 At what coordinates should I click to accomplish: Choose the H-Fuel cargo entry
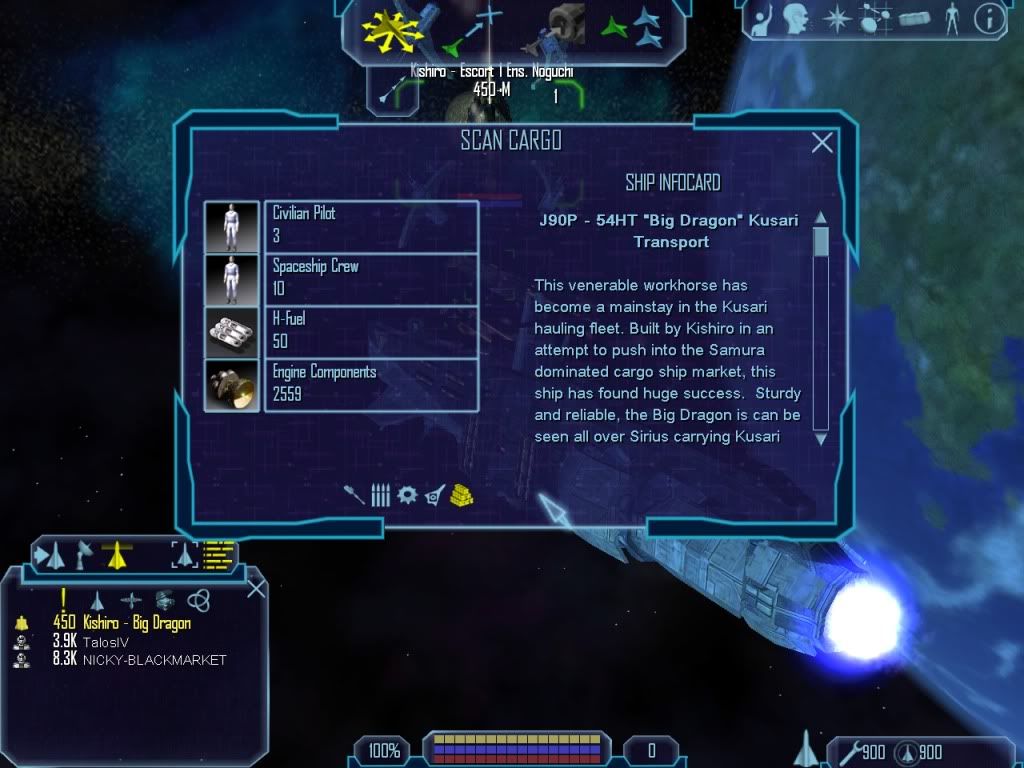pos(341,331)
